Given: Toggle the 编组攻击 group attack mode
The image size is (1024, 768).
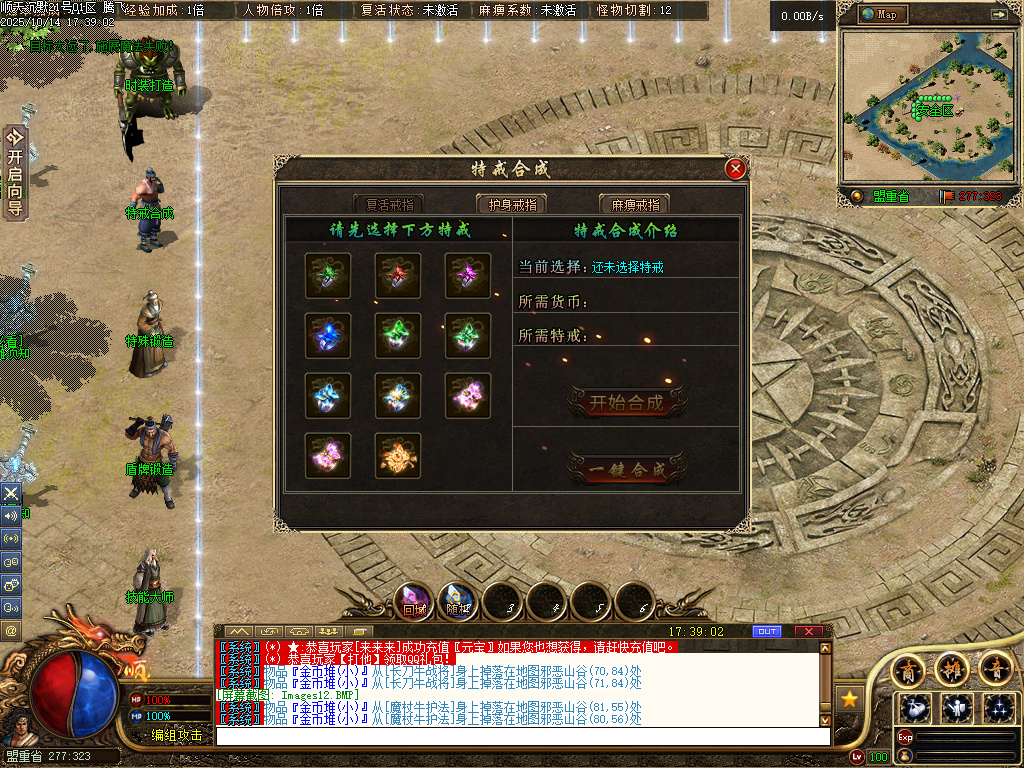Looking at the screenshot, I should coord(176,735).
